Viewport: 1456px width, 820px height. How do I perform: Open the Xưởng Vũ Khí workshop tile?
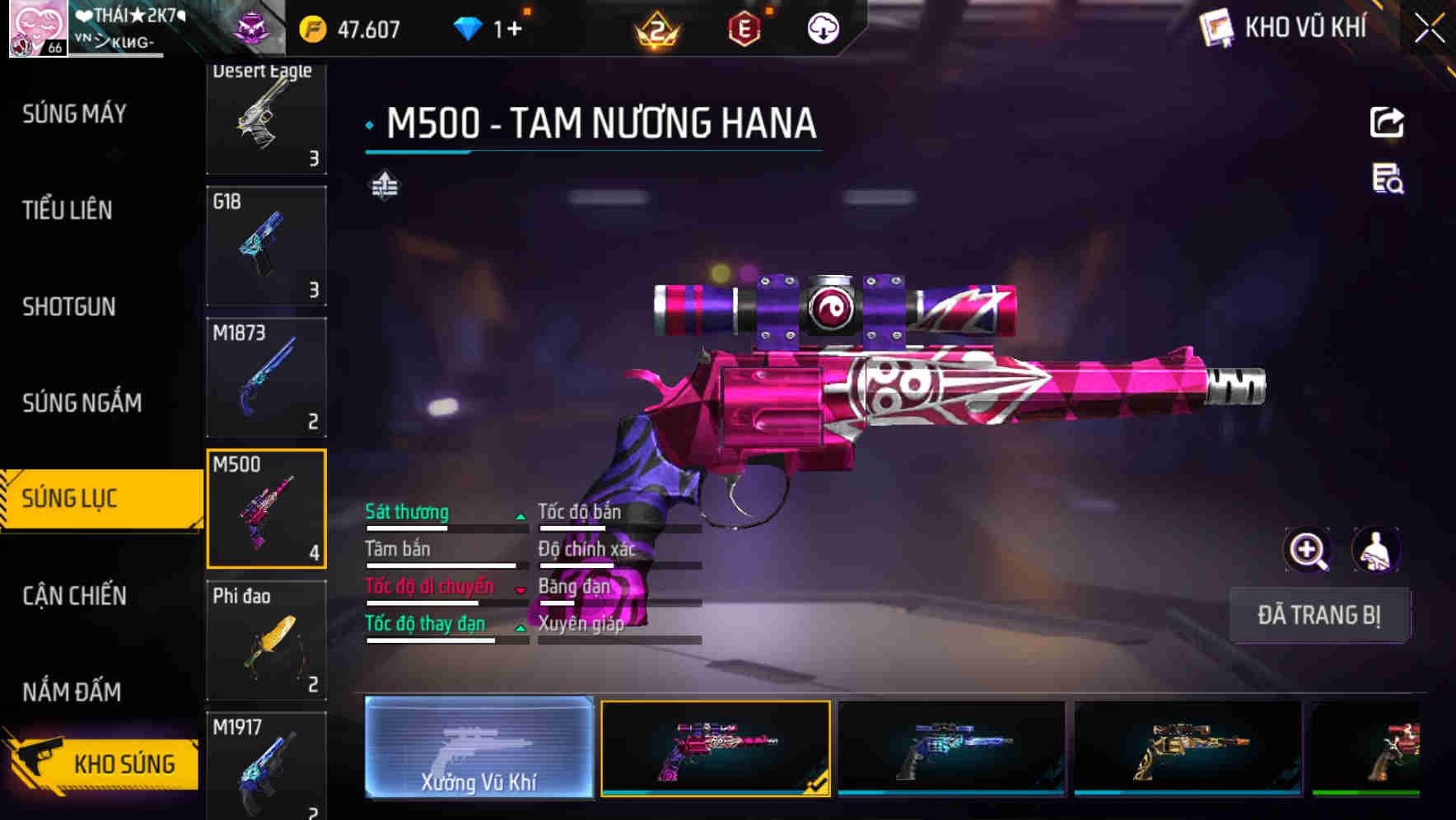pos(478,748)
